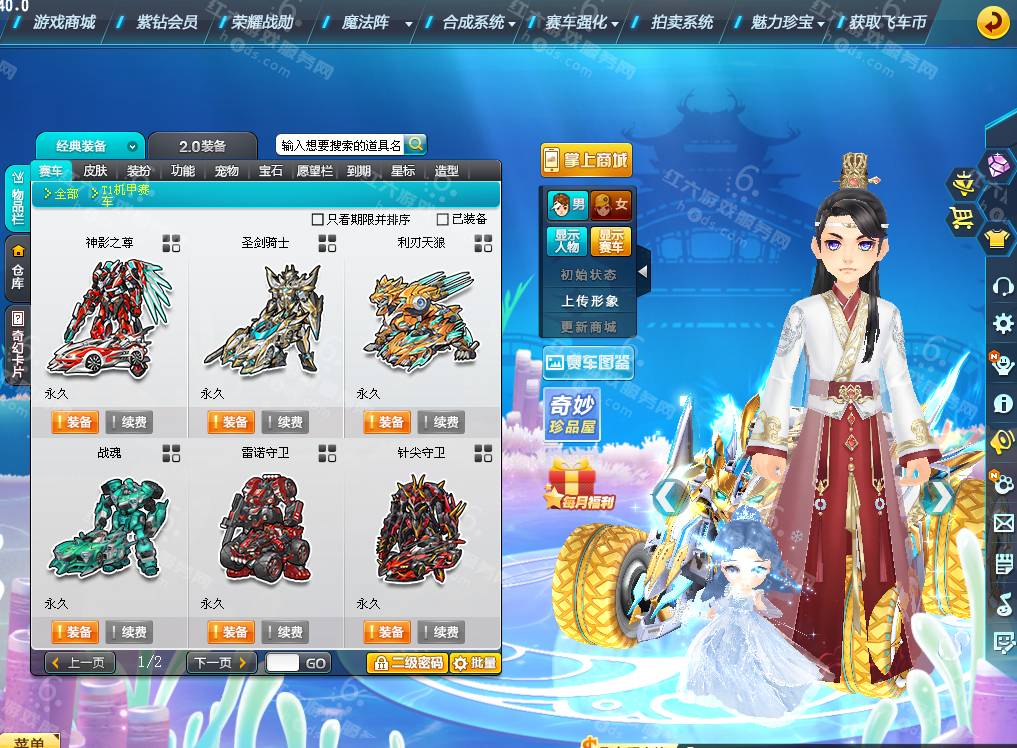Viewport: 1017px width, 748px height.
Task: Toggle the 已装备 equipped-only checkbox
Action: point(443,219)
